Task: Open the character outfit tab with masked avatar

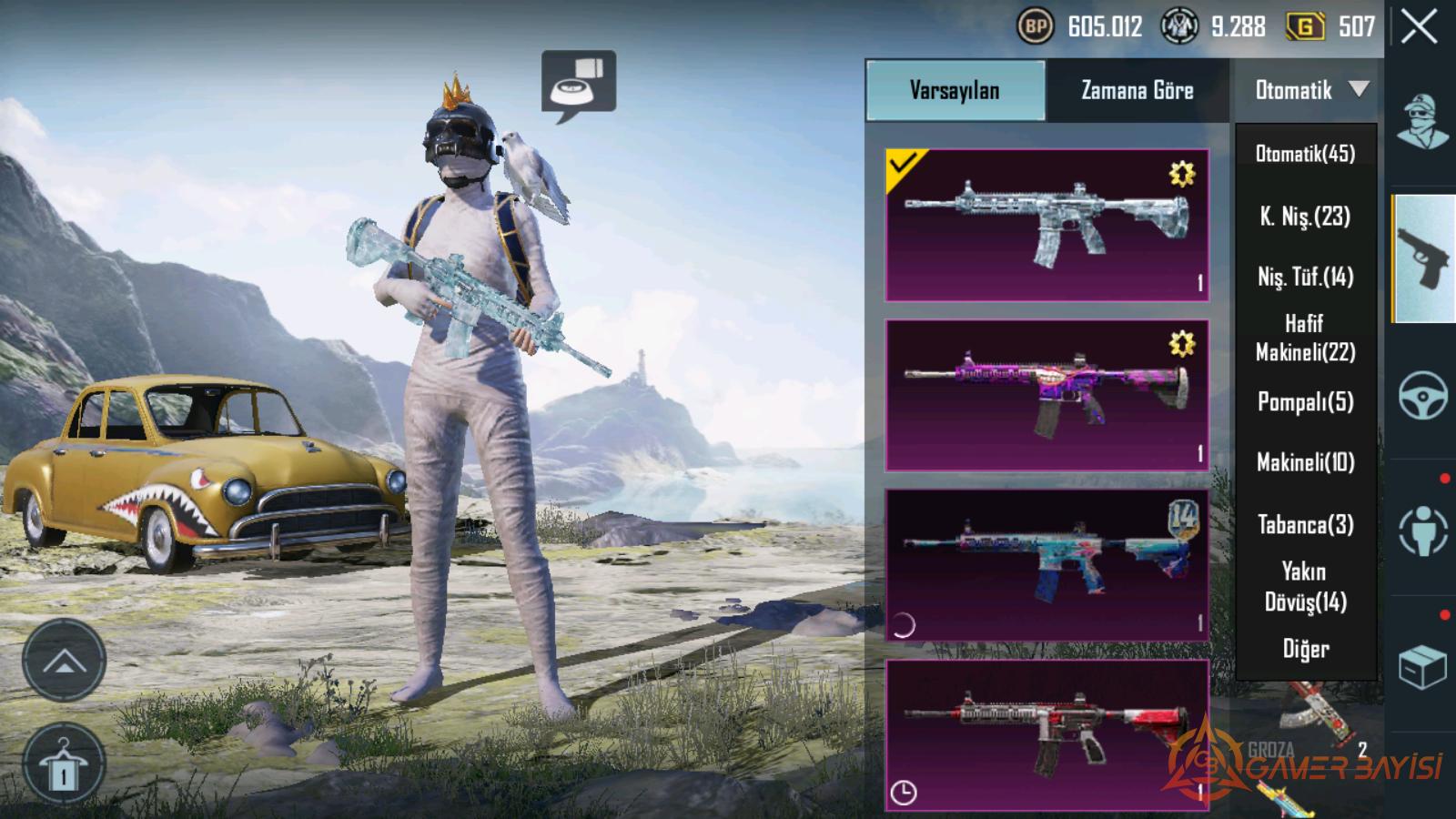Action: [1423, 122]
